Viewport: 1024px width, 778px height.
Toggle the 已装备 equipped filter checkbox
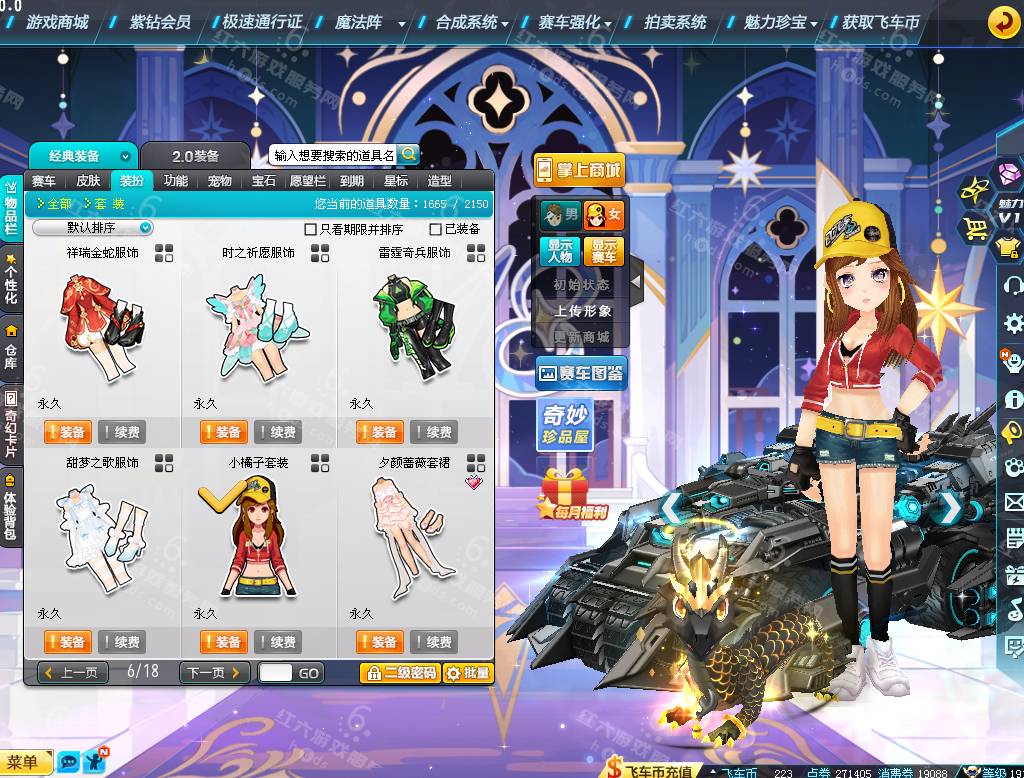435,229
